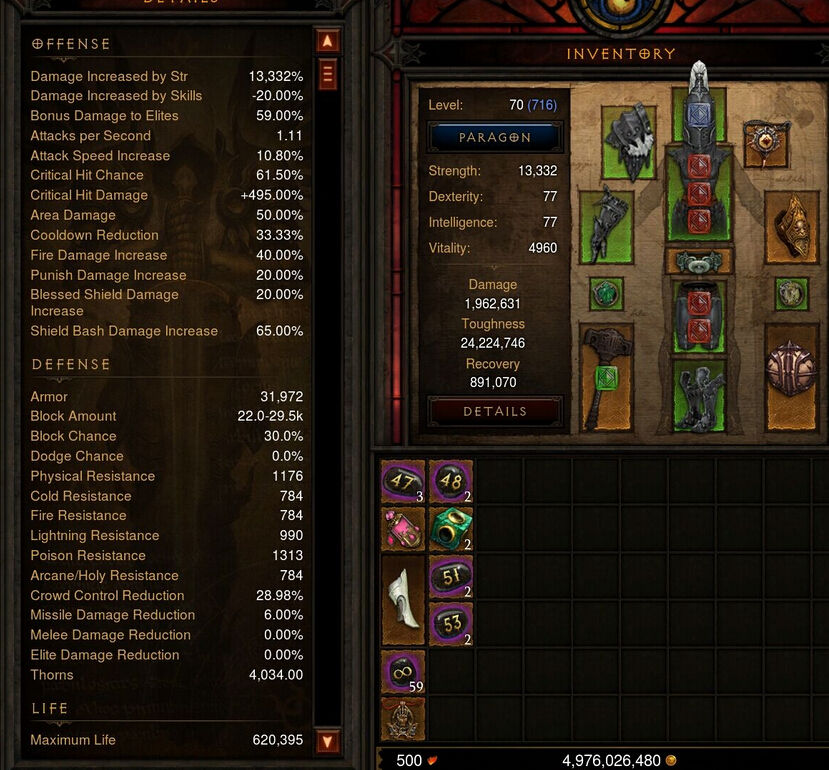The width and height of the screenshot is (829, 770).
Task: Click the stats list scroll-down arrow
Action: [327, 741]
